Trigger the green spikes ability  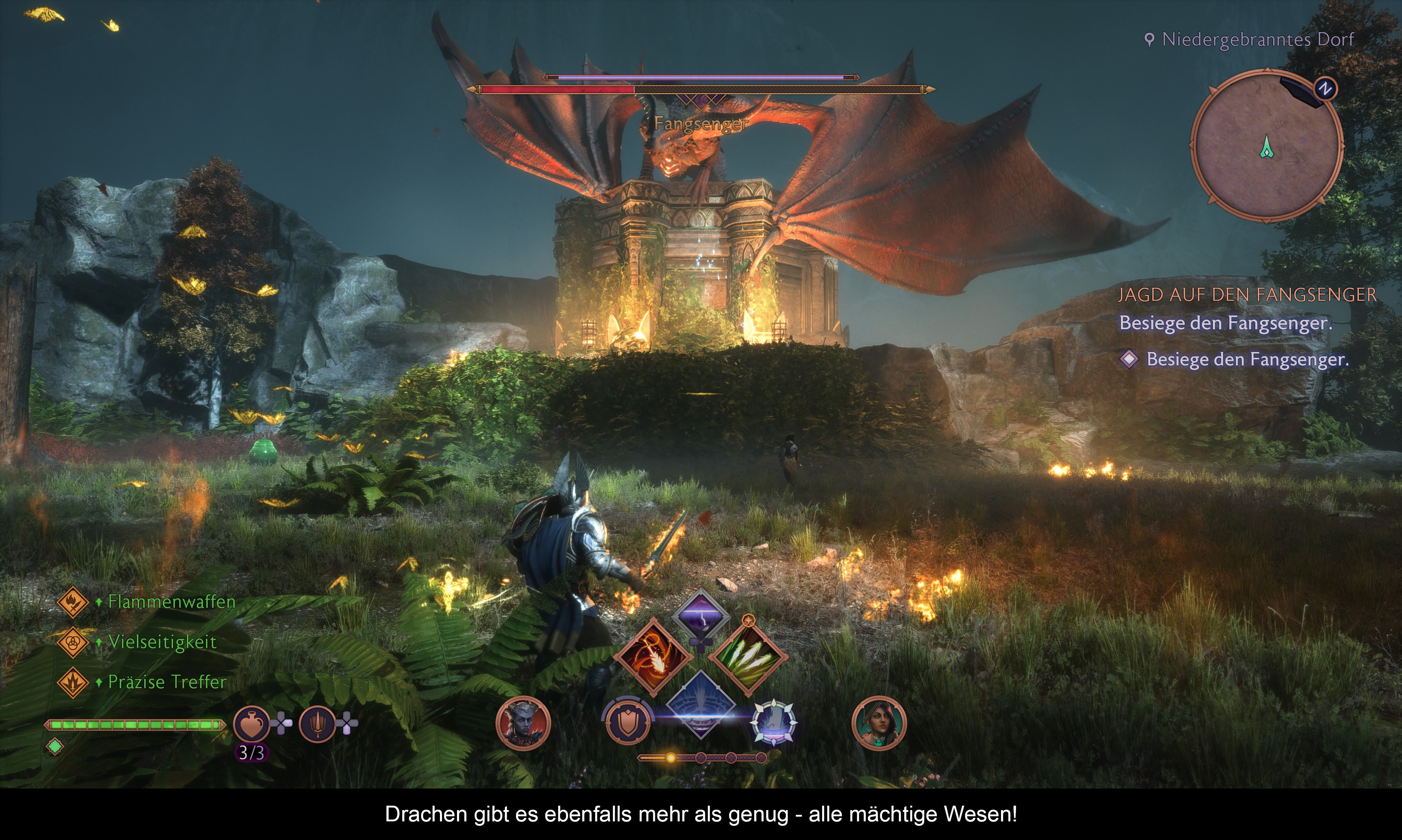(x=748, y=657)
